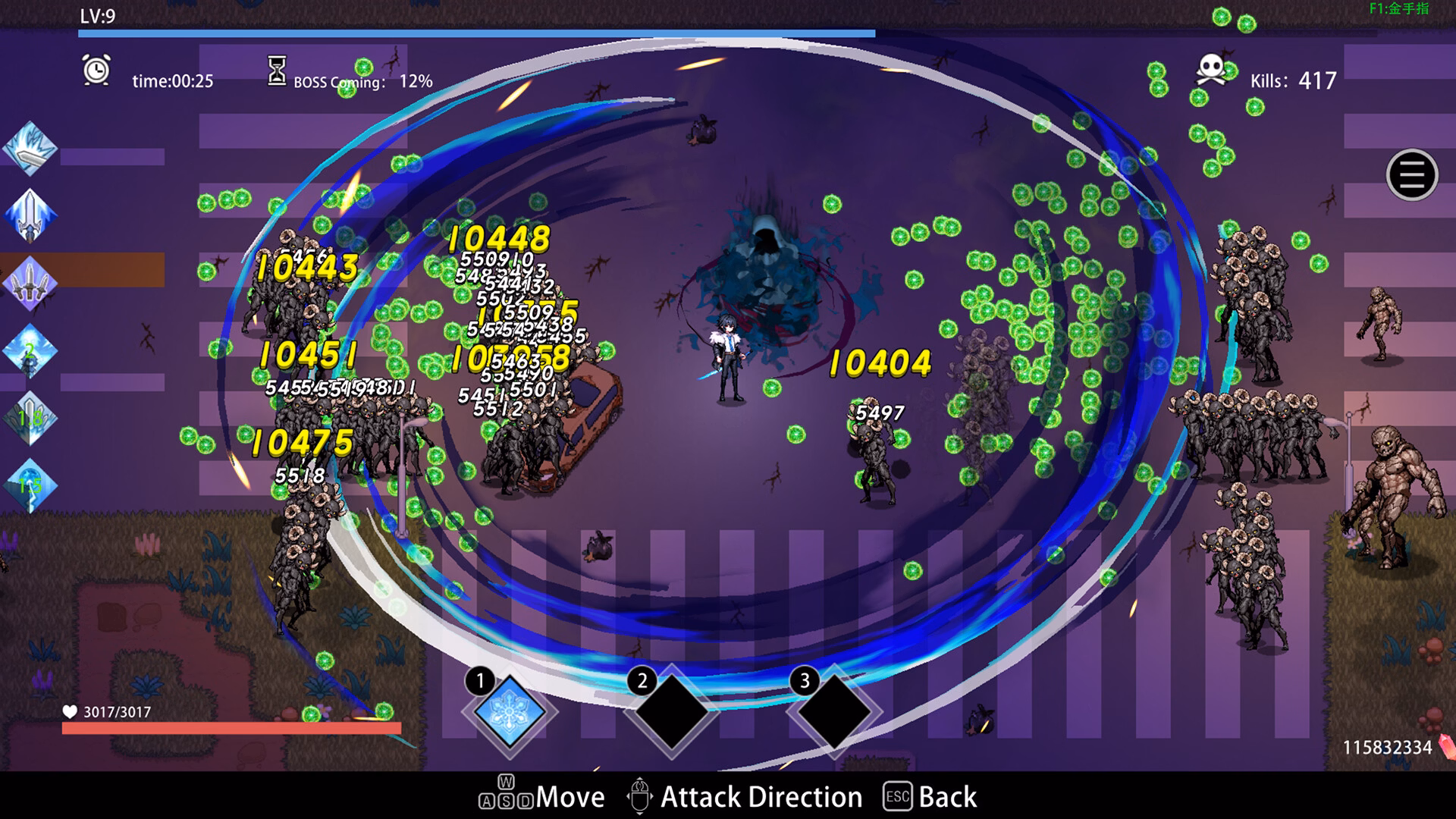Click the skill icon with cooldown 1.8
1456x819 pixels.
tap(30, 418)
